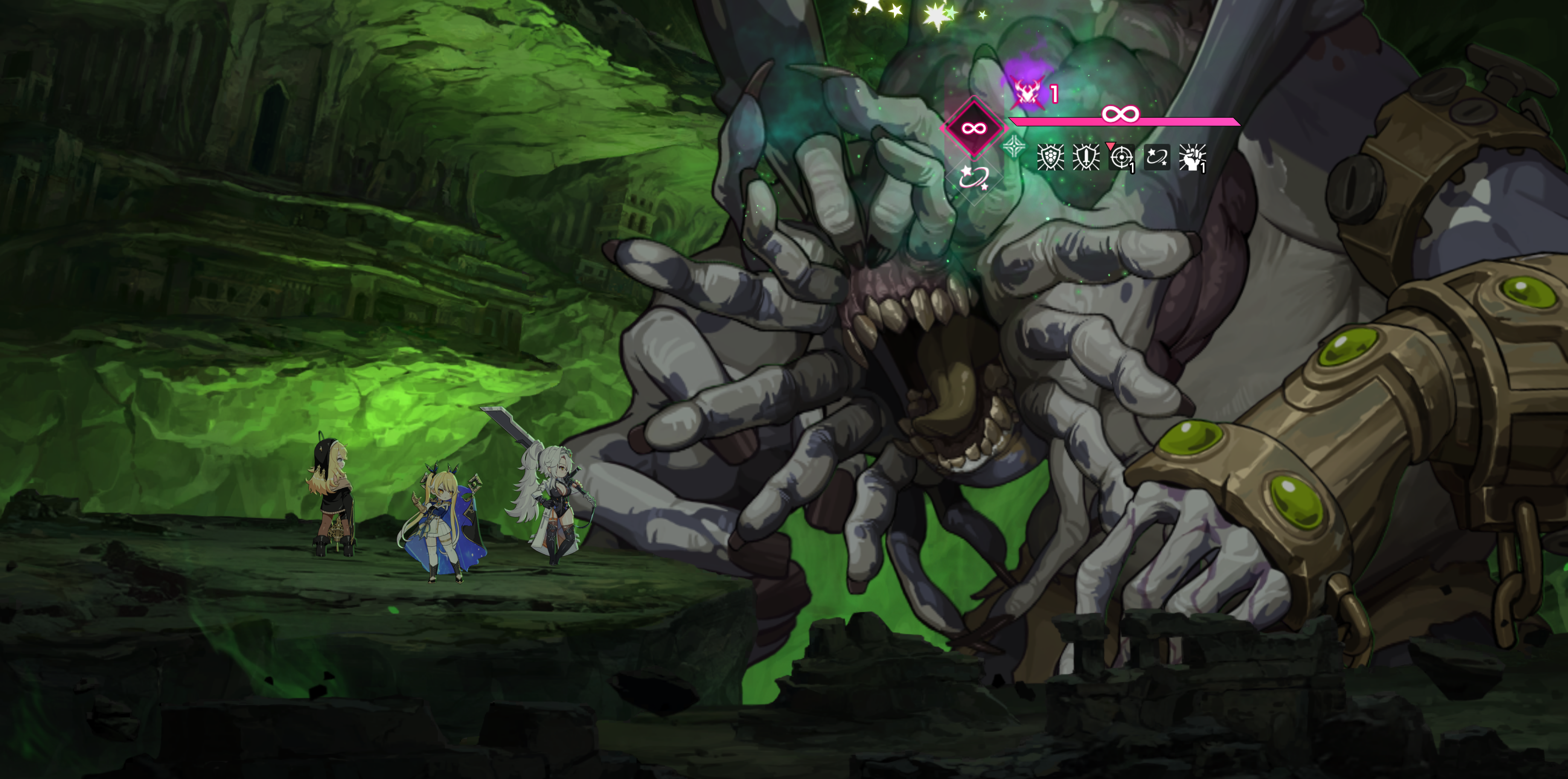Select the green cross diamond emblem

click(1013, 147)
